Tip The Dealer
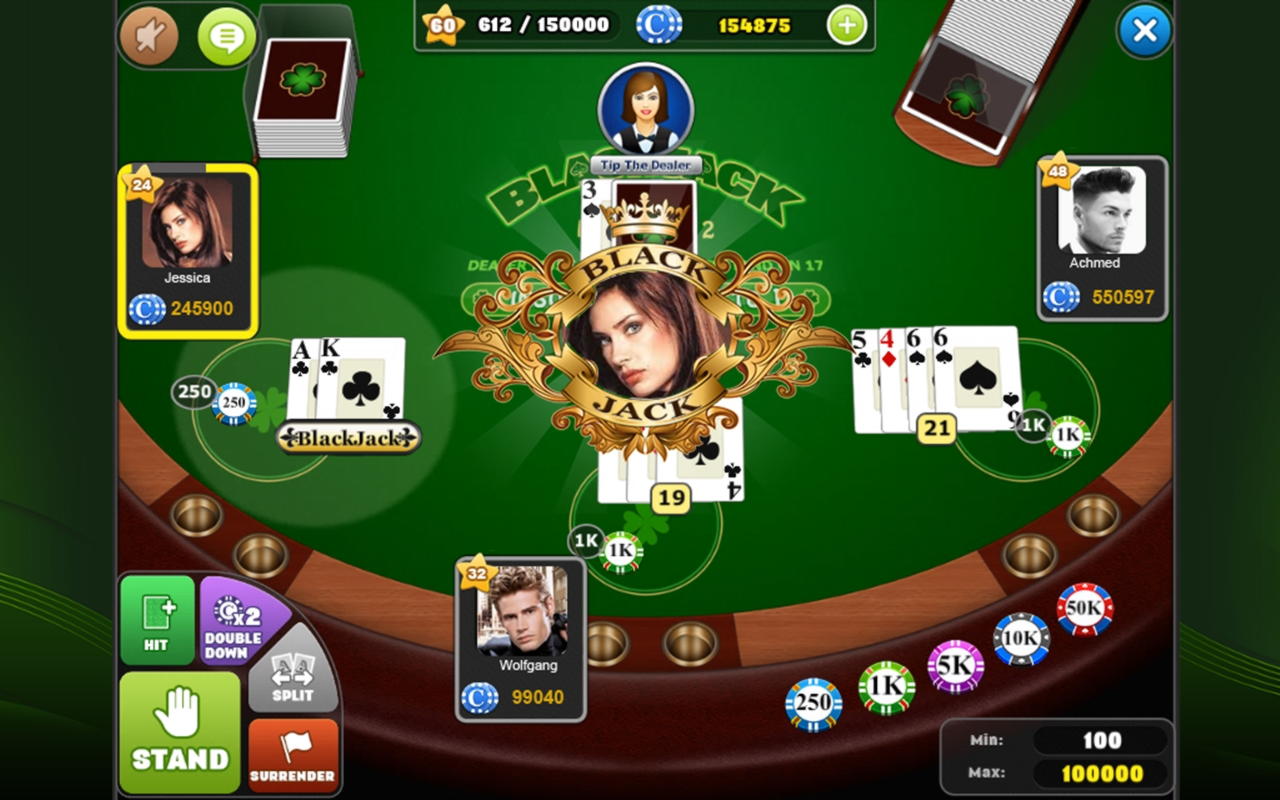This screenshot has width=1280, height=800. pos(645,164)
